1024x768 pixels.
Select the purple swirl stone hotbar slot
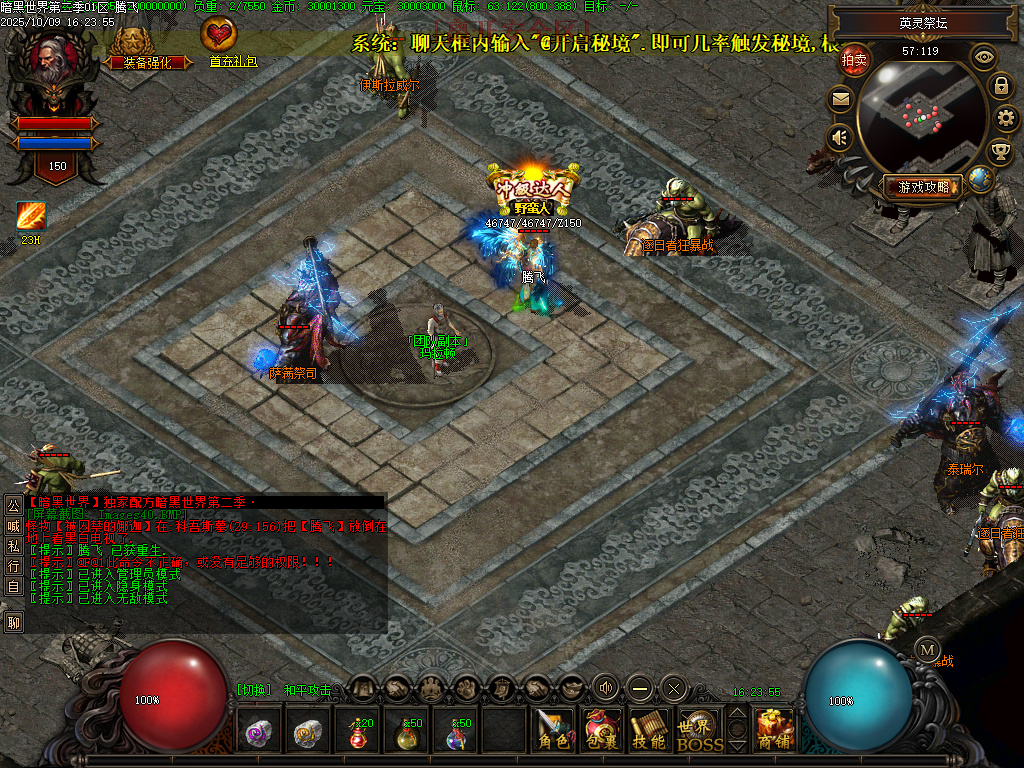pyautogui.click(x=260, y=732)
